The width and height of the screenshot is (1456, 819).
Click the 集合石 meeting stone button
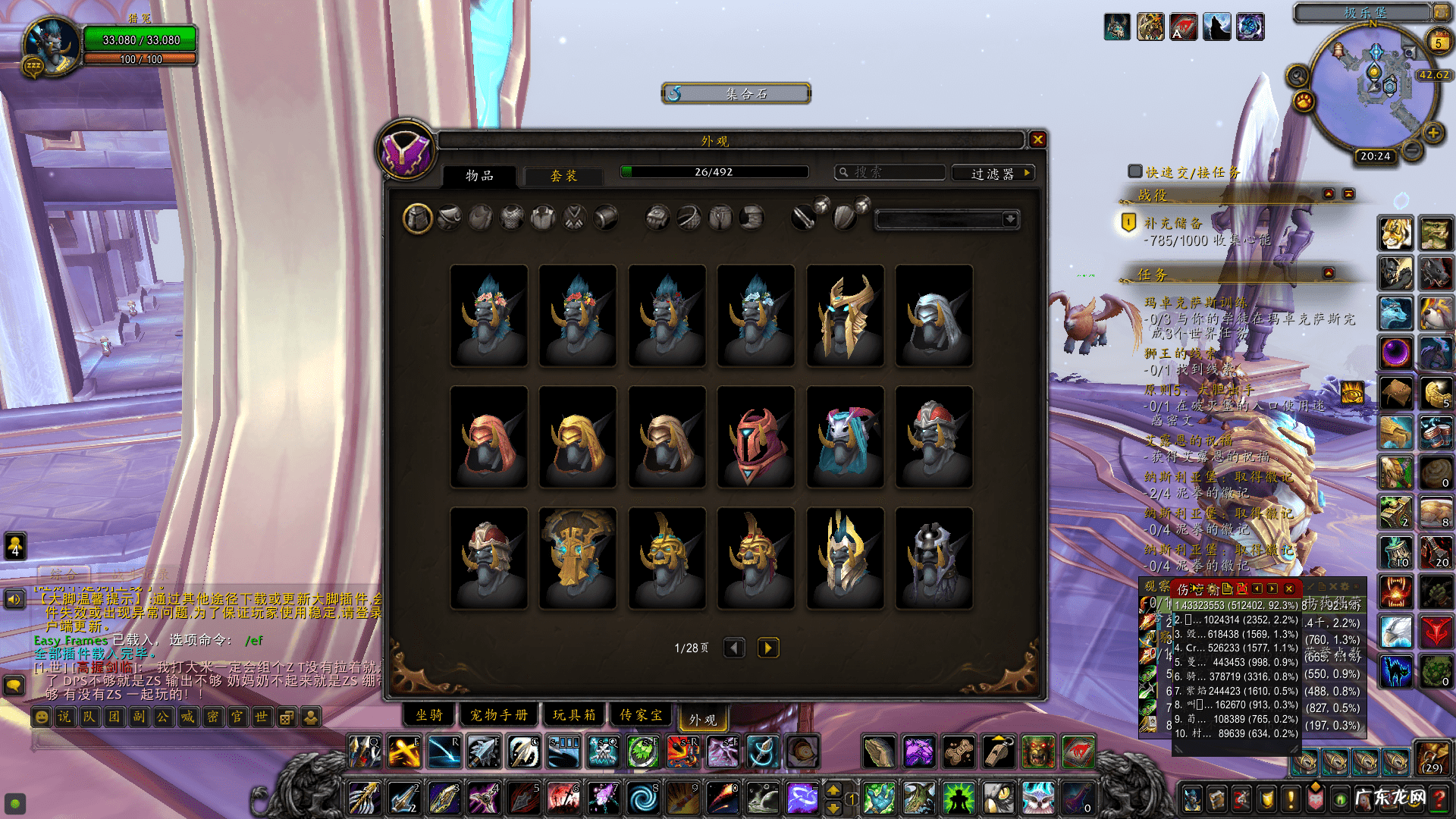pos(736,93)
